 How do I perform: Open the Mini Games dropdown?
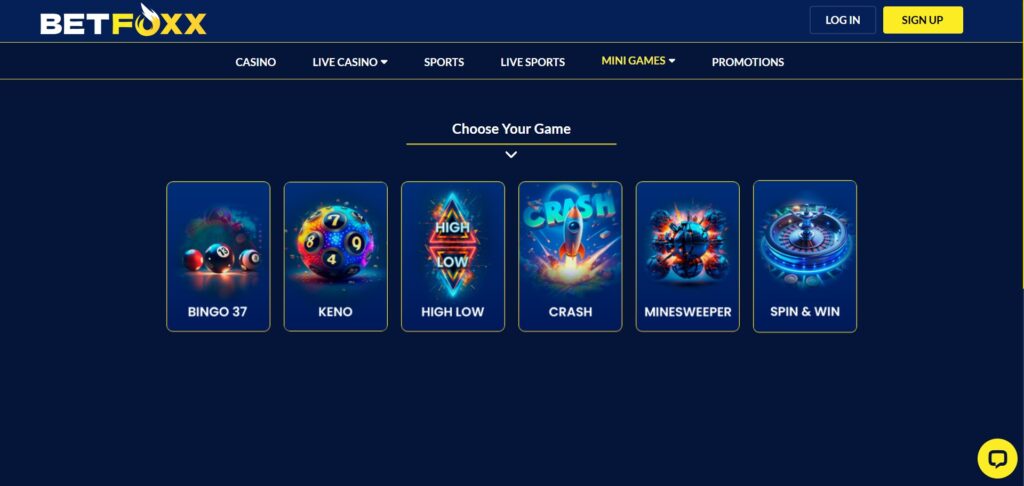638,61
